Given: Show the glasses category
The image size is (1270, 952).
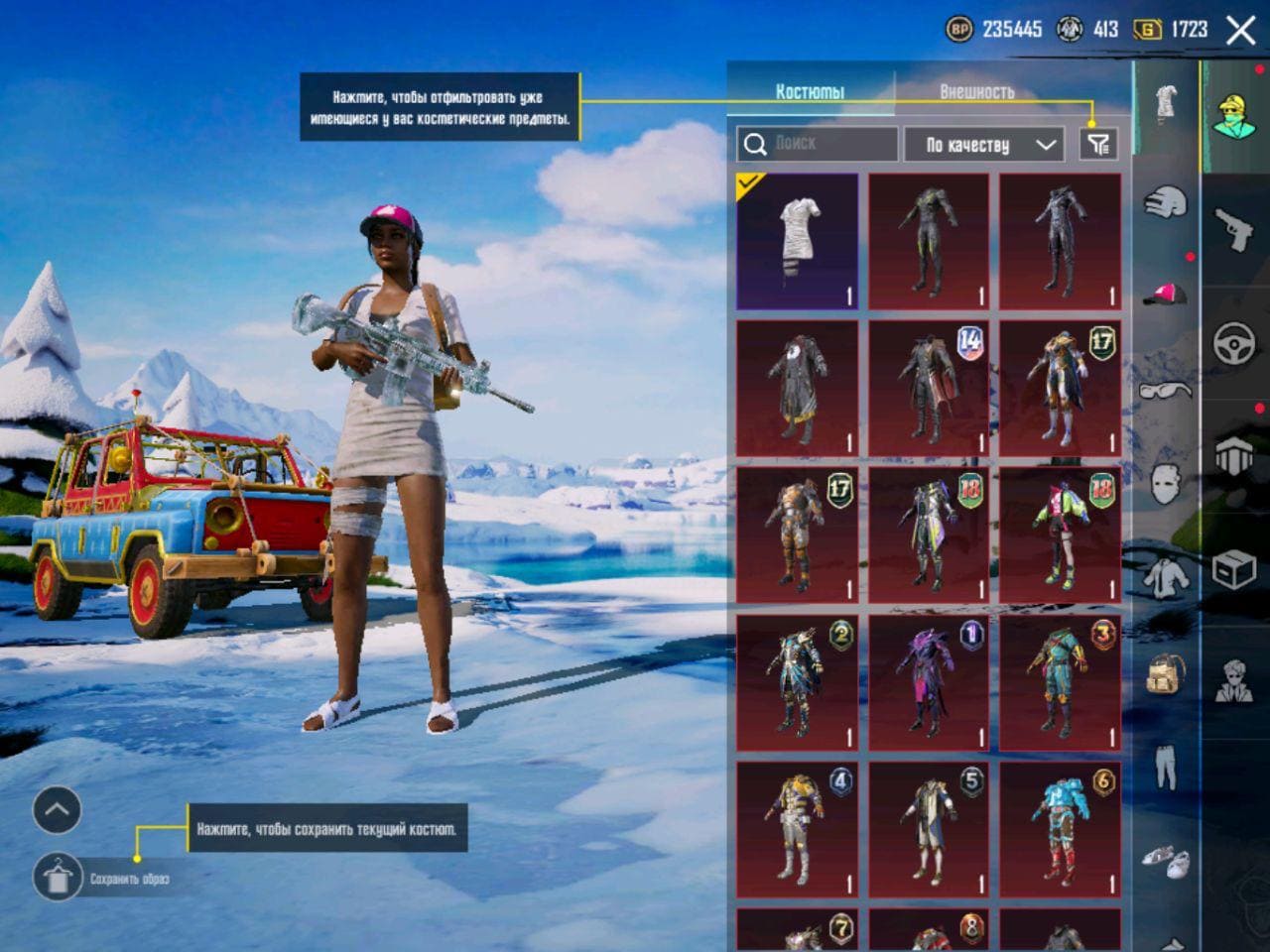Looking at the screenshot, I should point(1166,389).
